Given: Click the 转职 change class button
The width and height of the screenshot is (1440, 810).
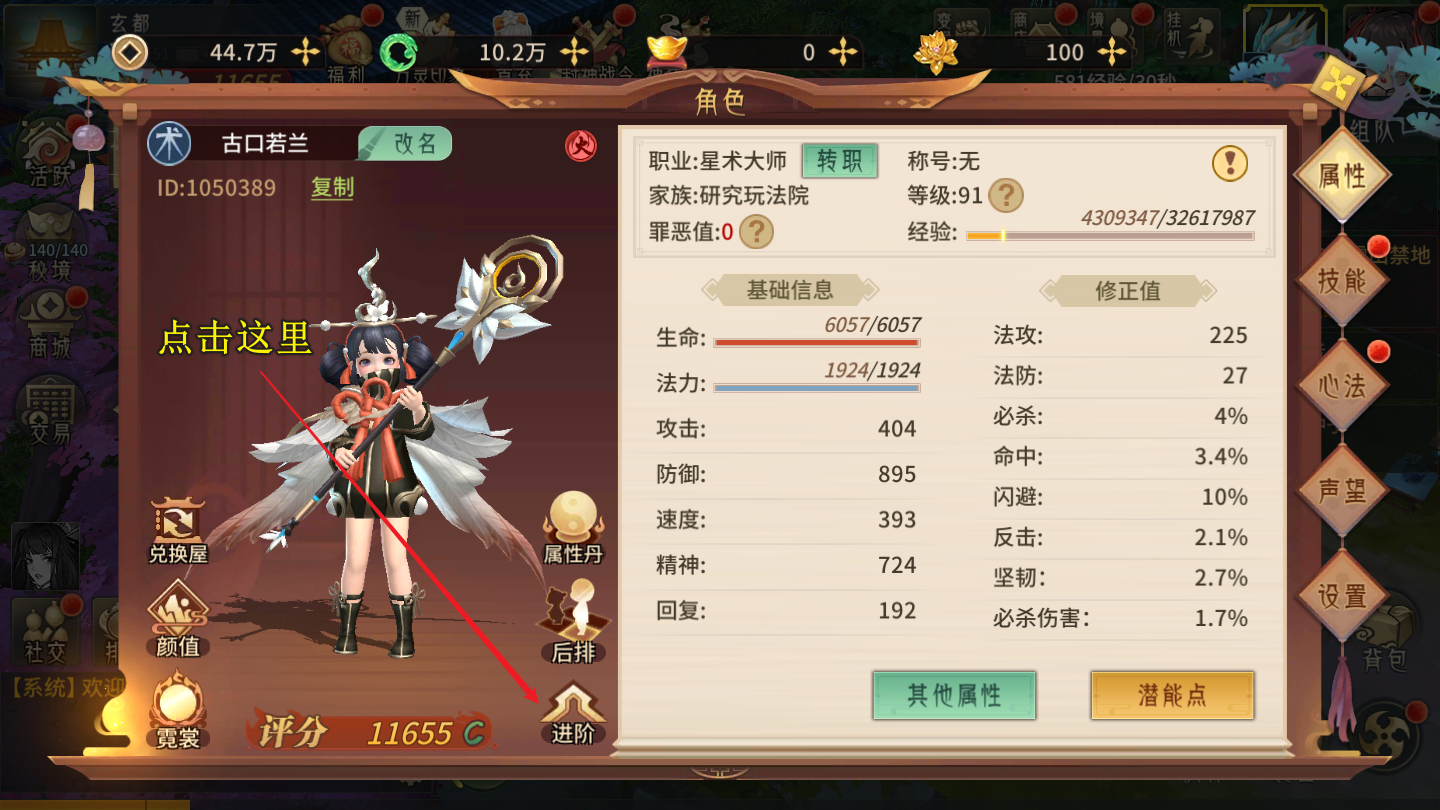Looking at the screenshot, I should (839, 160).
